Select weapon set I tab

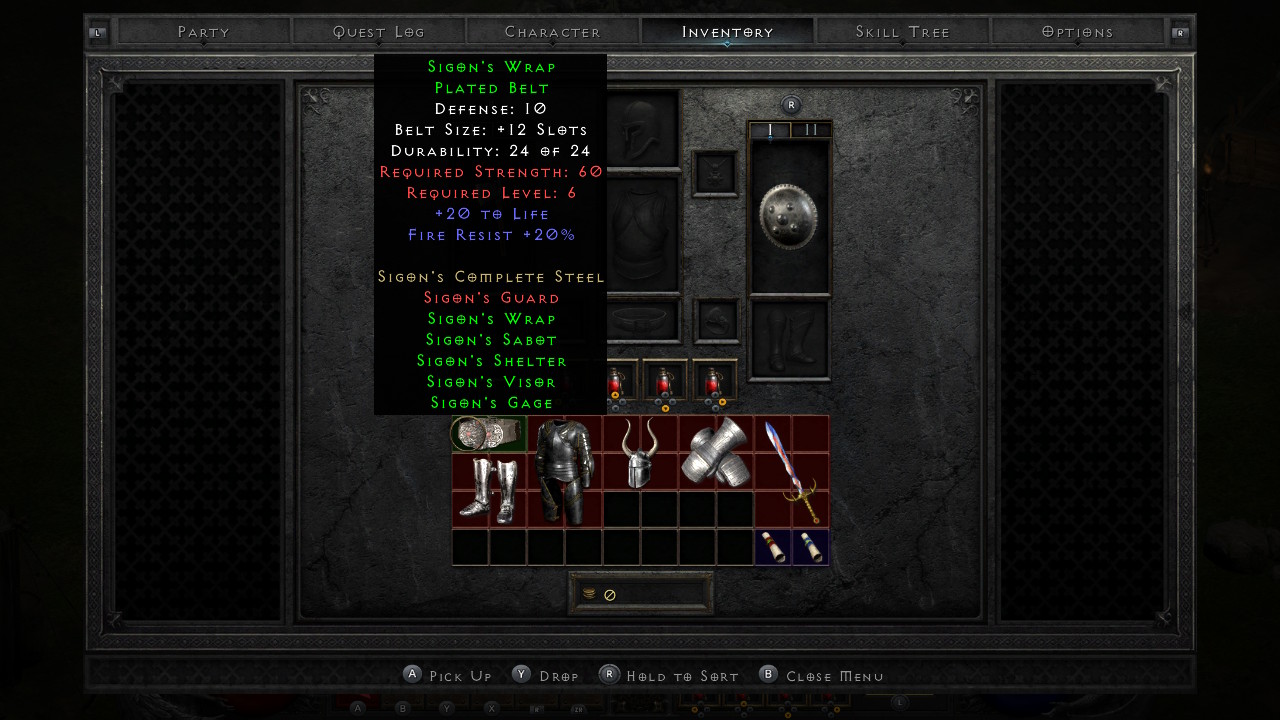tap(770, 130)
